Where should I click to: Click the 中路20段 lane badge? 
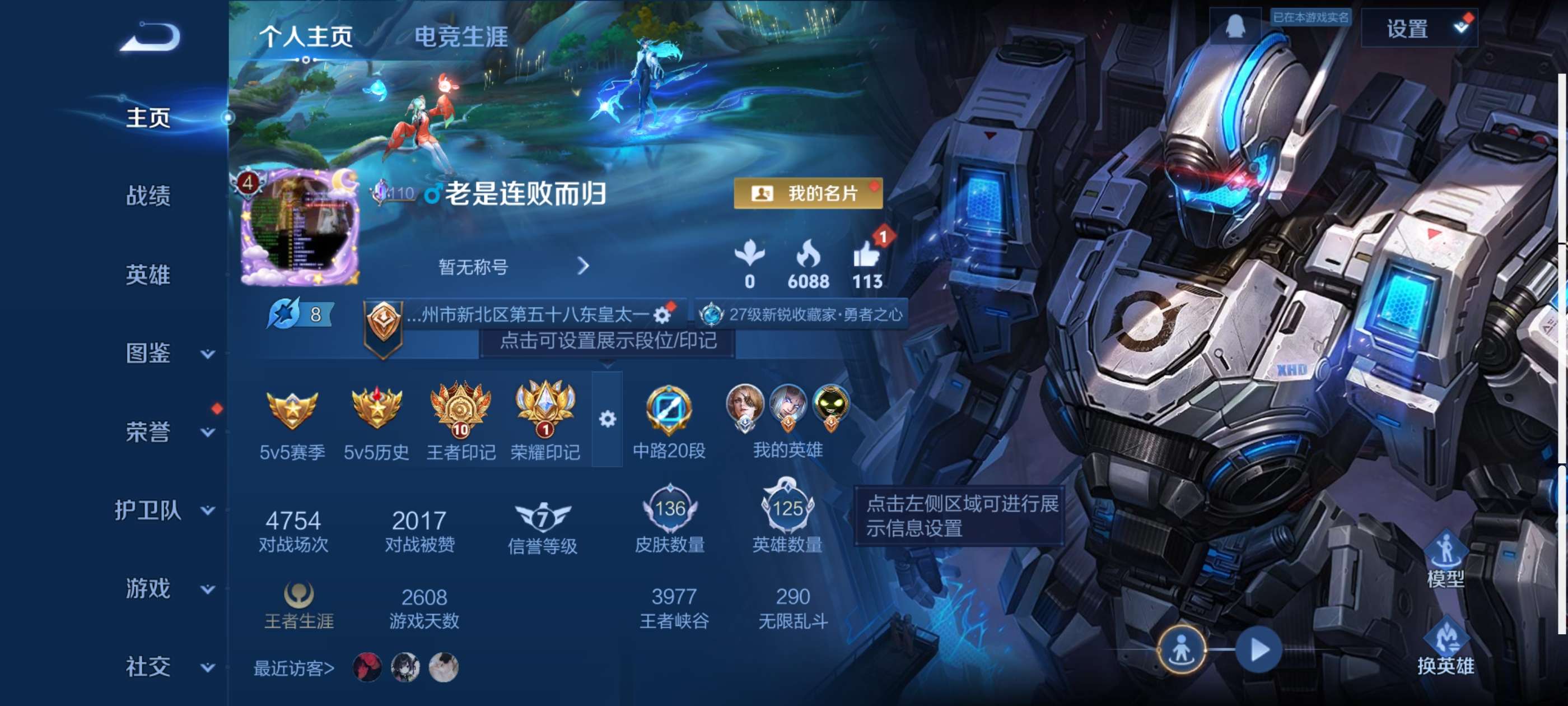click(x=670, y=417)
